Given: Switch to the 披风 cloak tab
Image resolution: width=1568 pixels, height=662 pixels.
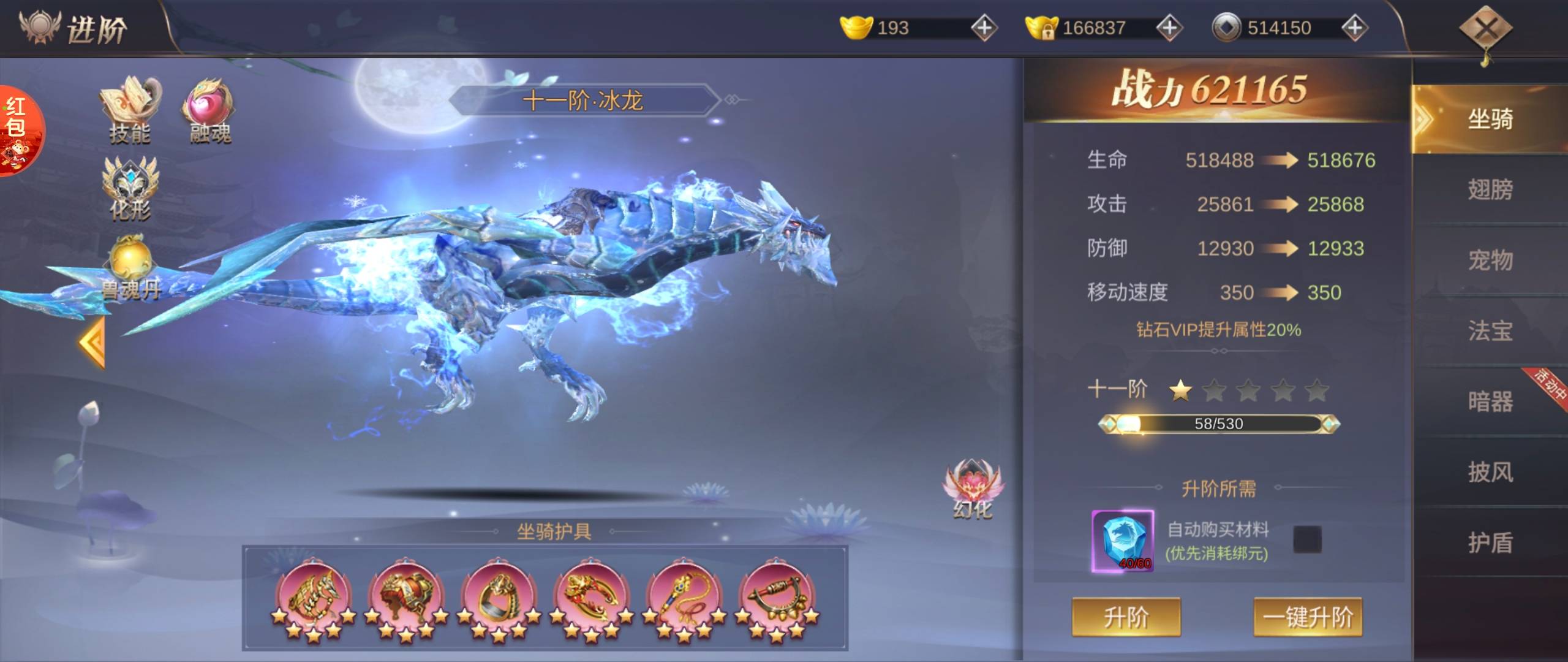Looking at the screenshot, I should tap(1490, 472).
